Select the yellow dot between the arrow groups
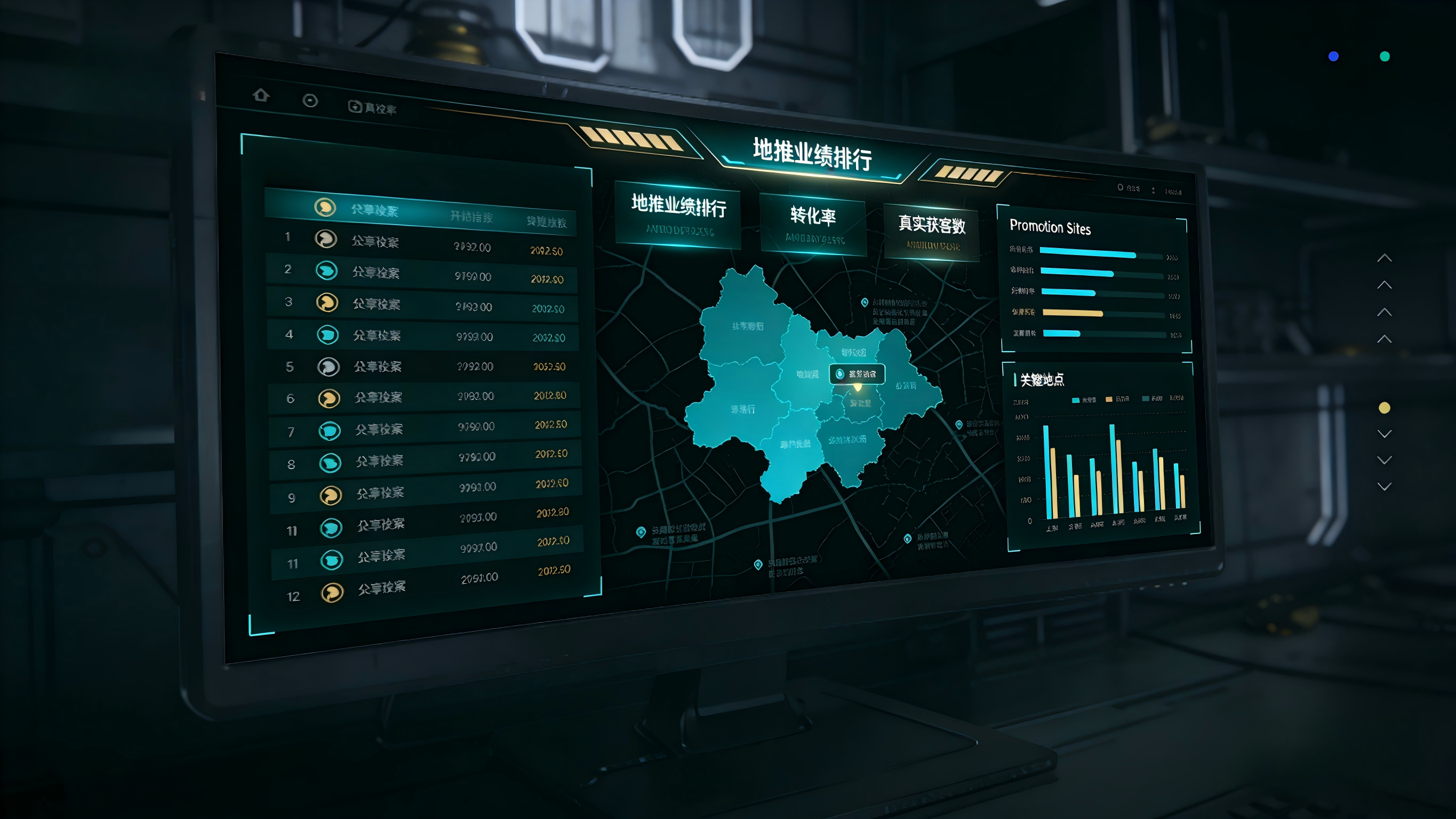The image size is (1456, 819). (x=1384, y=408)
